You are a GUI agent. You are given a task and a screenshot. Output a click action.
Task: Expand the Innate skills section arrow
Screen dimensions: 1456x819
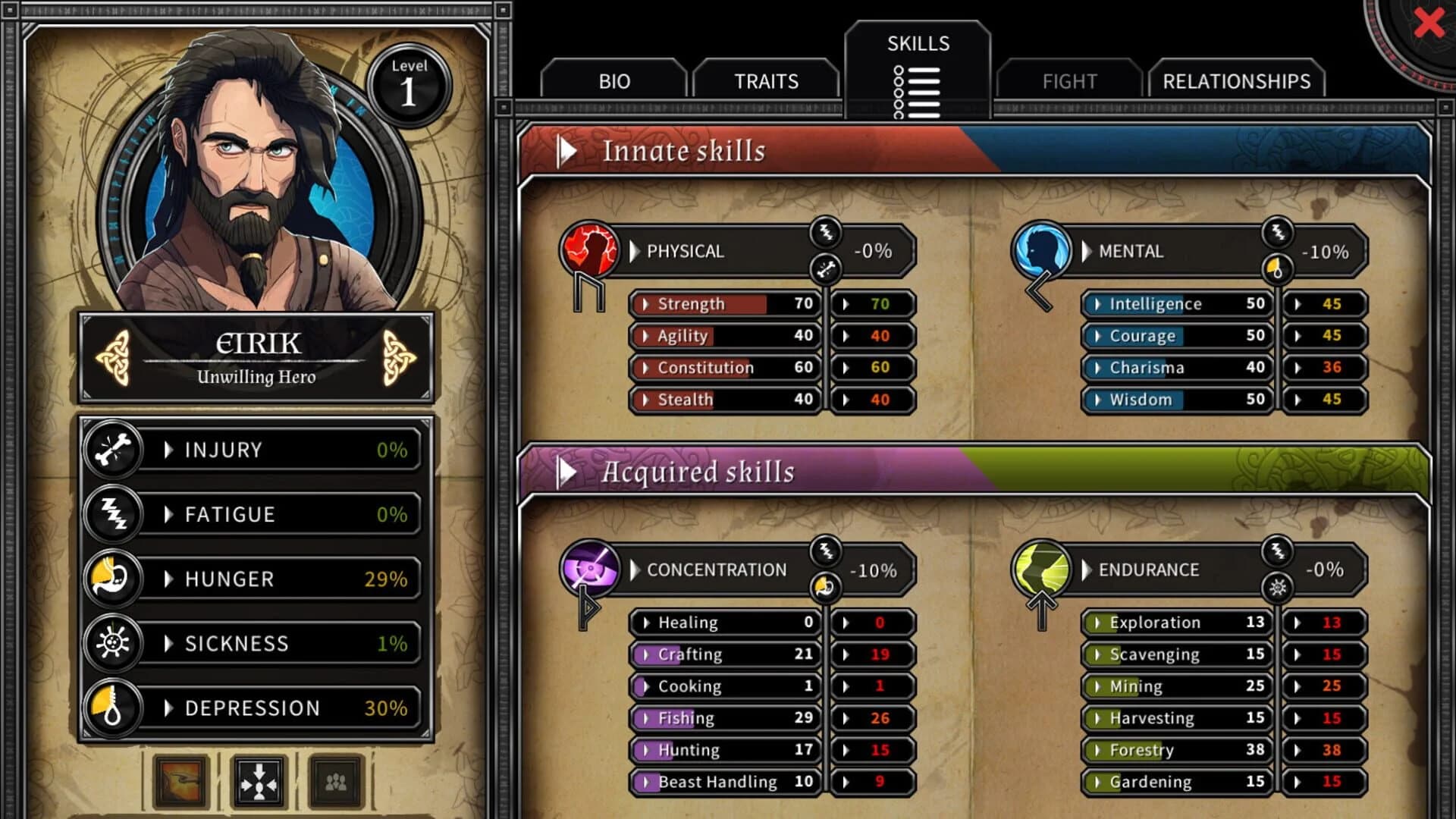(569, 149)
